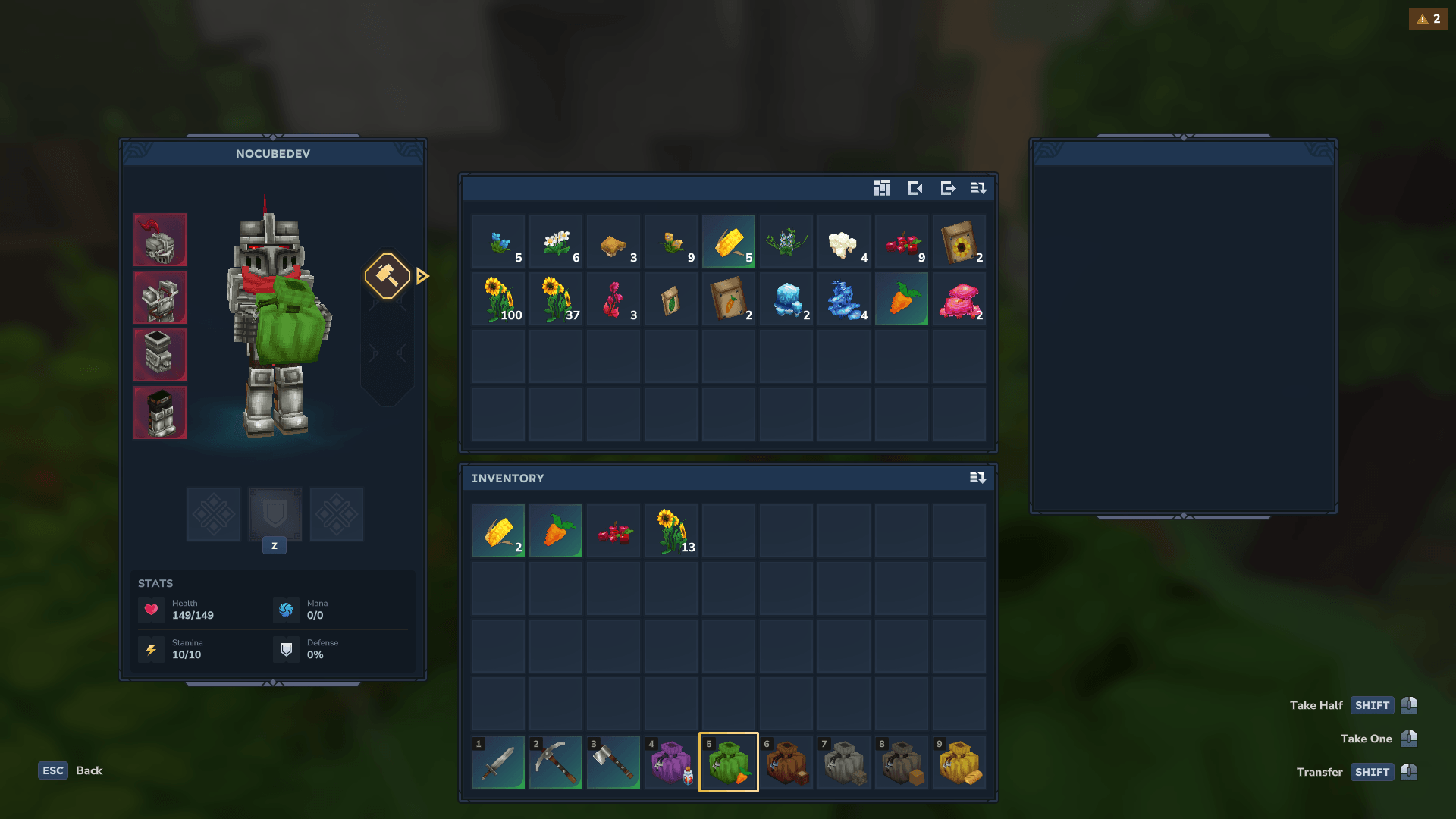Image resolution: width=1456 pixels, height=819 pixels.
Task: Click the leggings equipment slot
Action: tap(160, 355)
